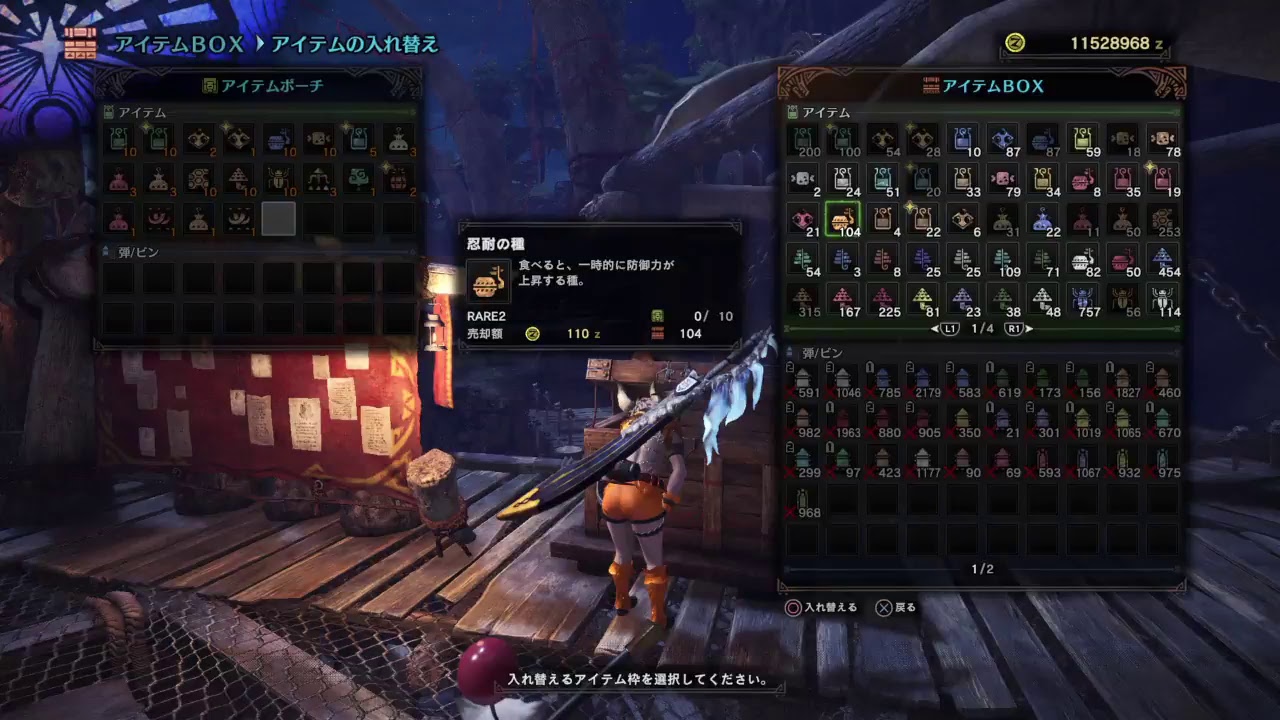Select the Mega Potion stack of 100
1280x720 pixels.
[x=843, y=140]
